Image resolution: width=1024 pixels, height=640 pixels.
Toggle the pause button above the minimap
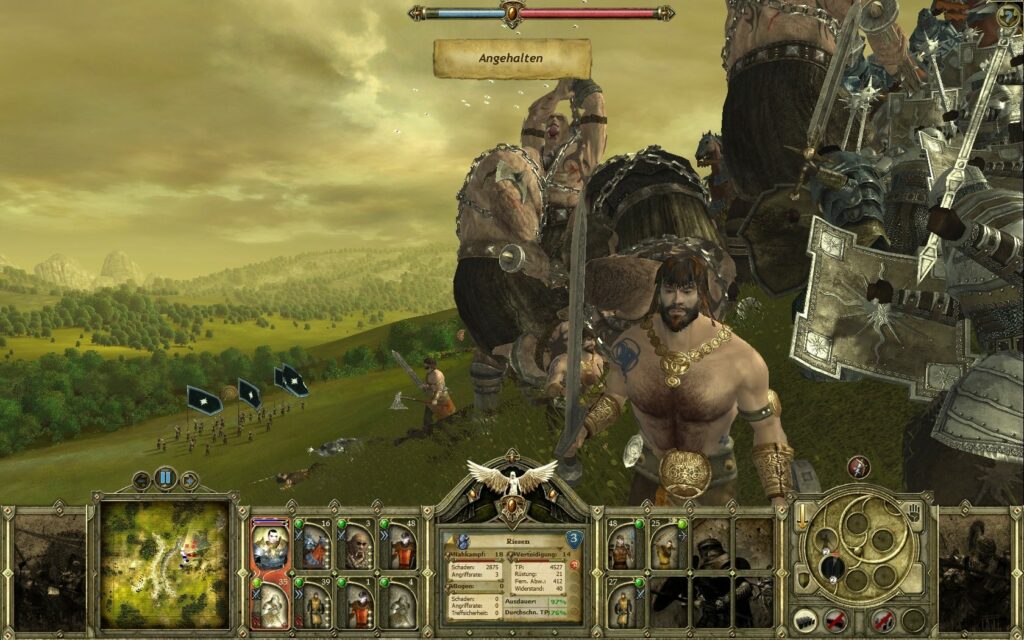(165, 479)
